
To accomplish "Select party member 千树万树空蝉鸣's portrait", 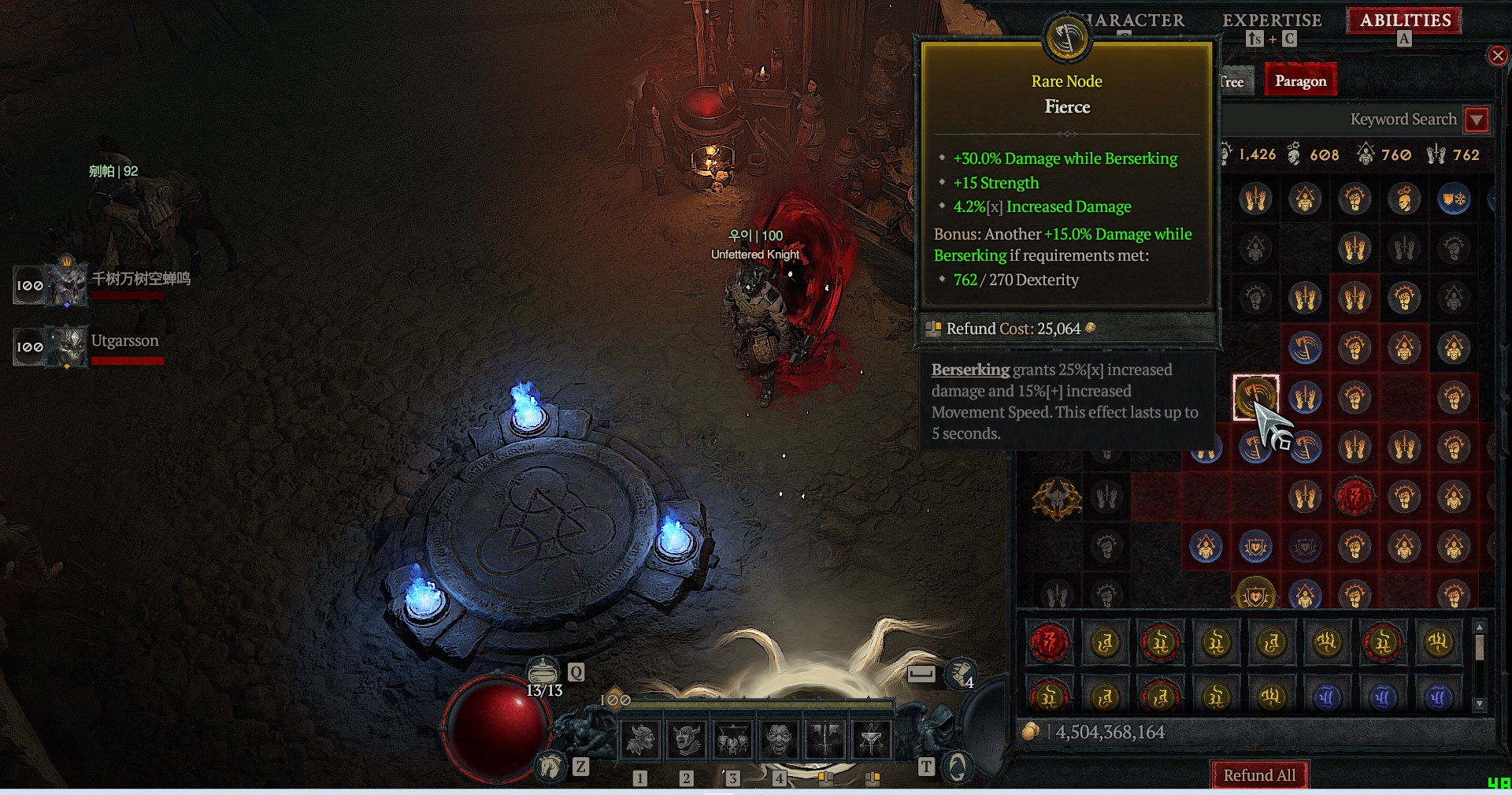I will (68, 284).
